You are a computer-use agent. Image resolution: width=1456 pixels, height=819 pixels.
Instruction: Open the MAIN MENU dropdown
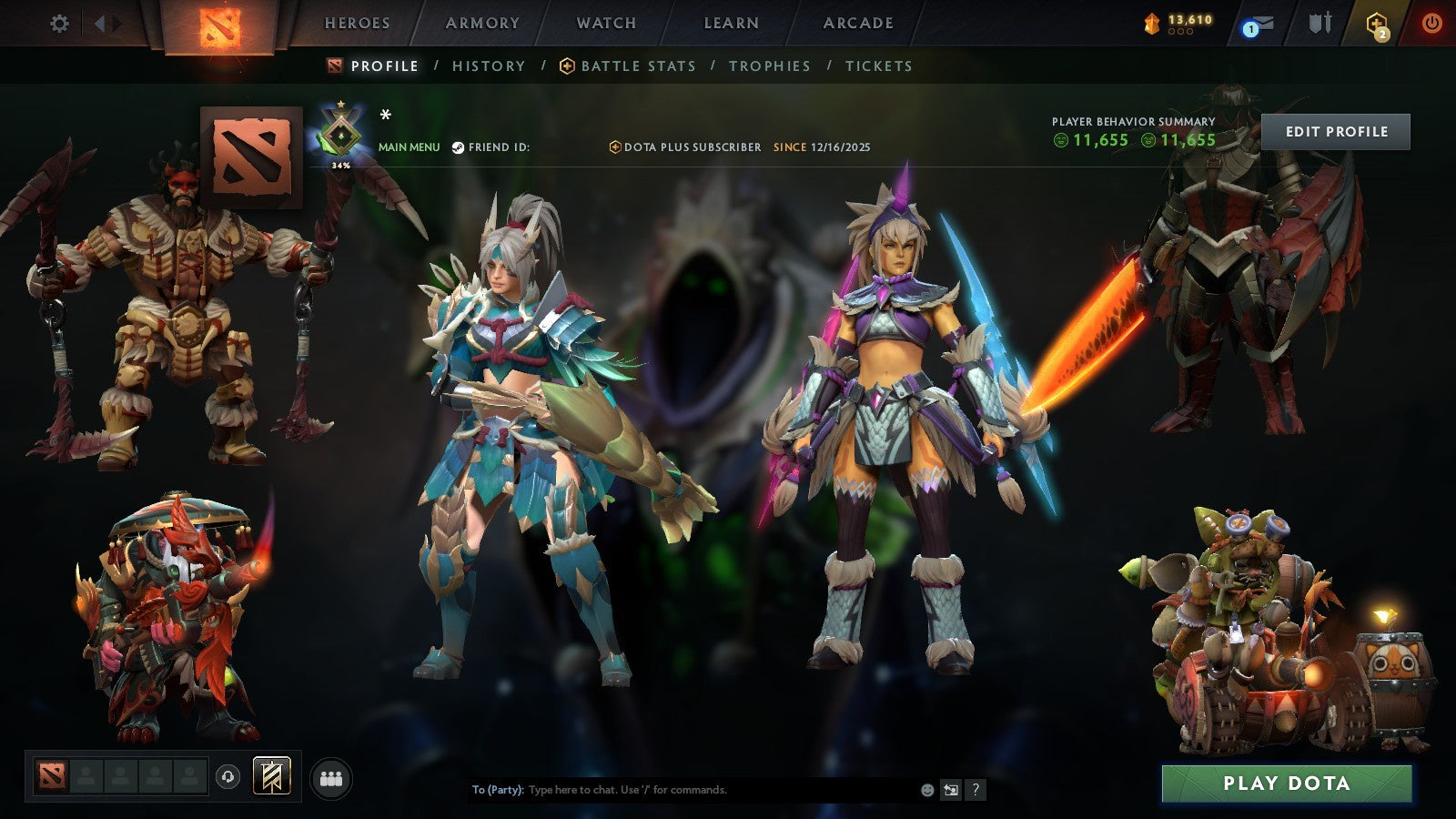tap(408, 145)
